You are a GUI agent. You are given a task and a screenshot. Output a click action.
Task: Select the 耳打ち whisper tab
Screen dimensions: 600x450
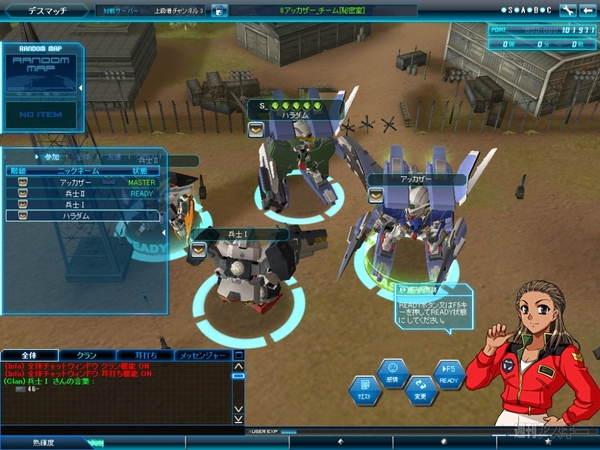click(145, 355)
